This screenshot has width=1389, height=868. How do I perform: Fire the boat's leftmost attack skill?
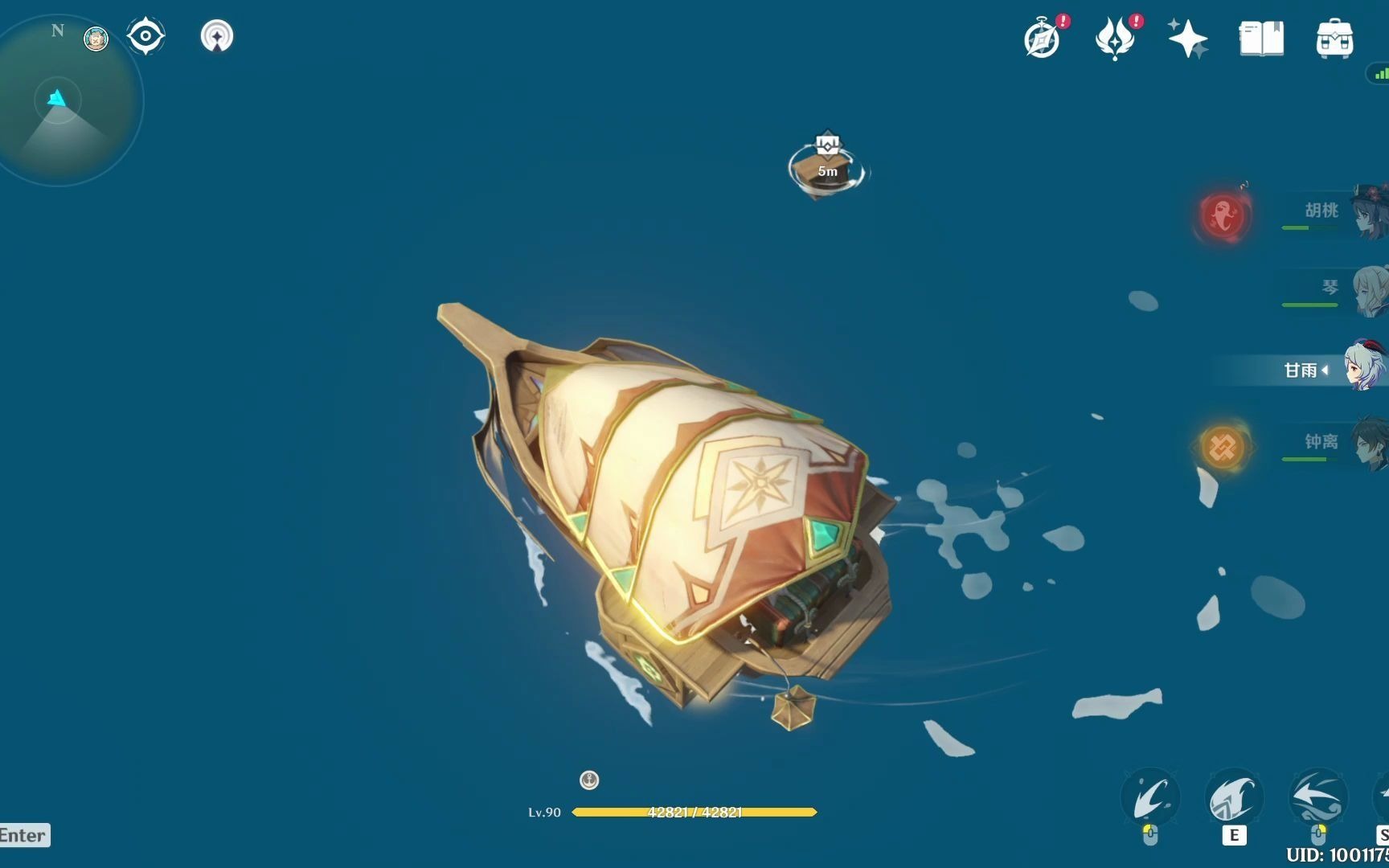[x=1150, y=798]
